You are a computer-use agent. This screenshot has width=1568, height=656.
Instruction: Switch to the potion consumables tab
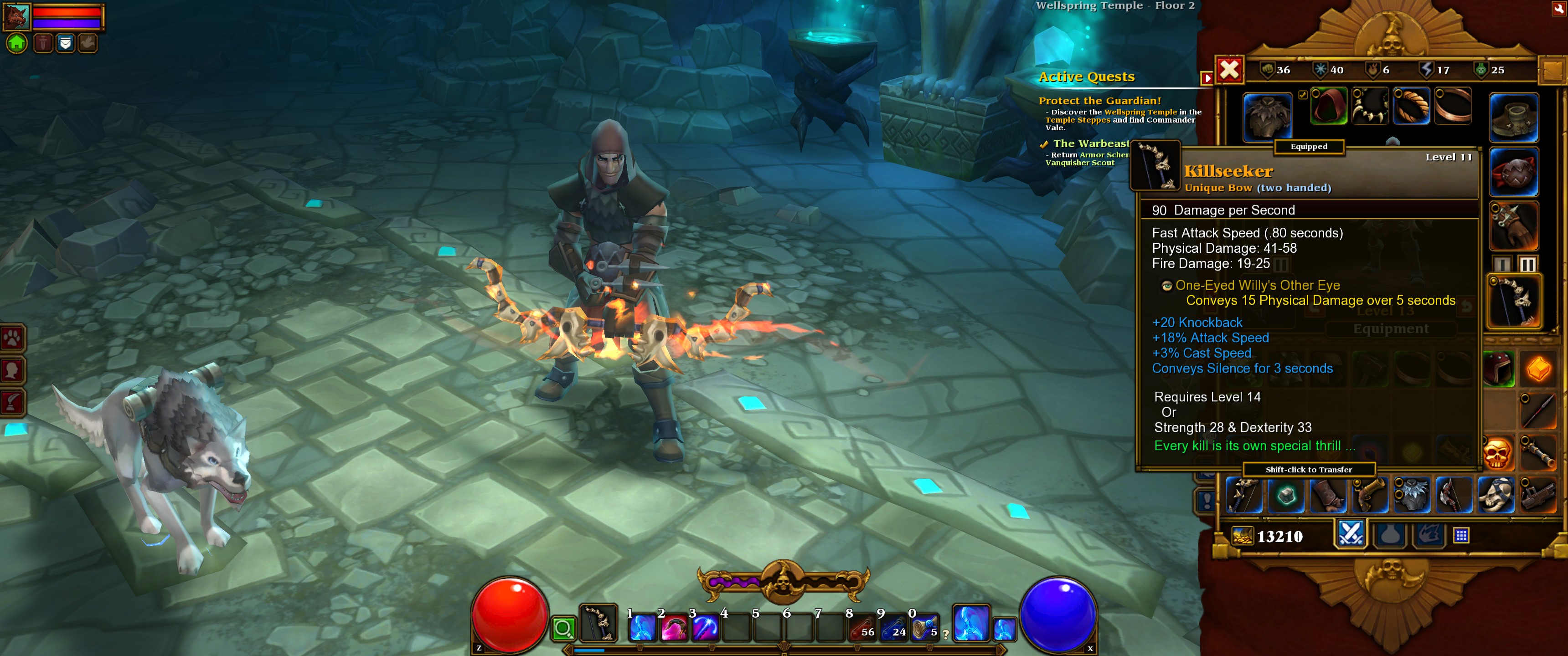point(1391,535)
